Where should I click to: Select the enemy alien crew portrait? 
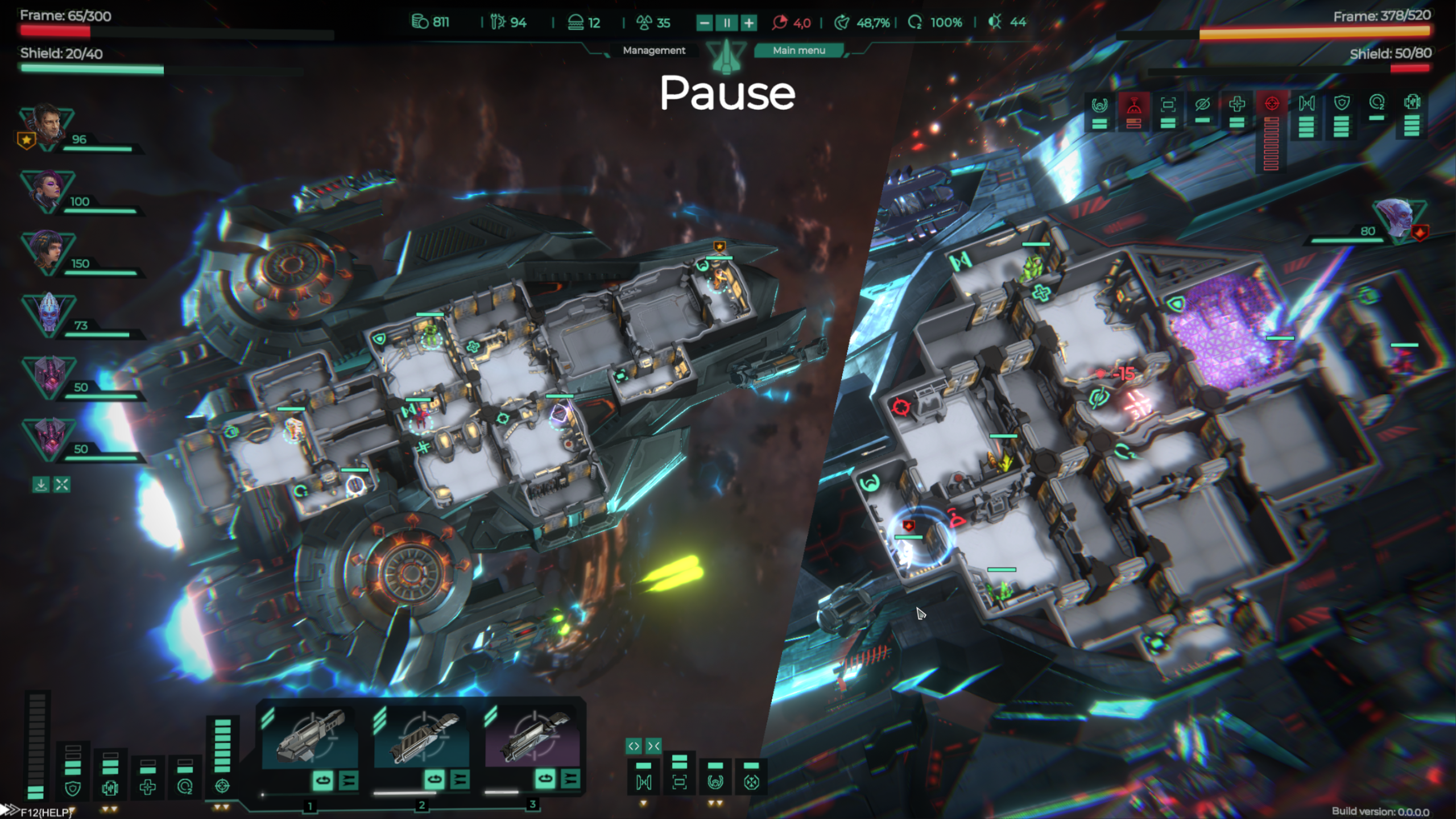point(1398,218)
